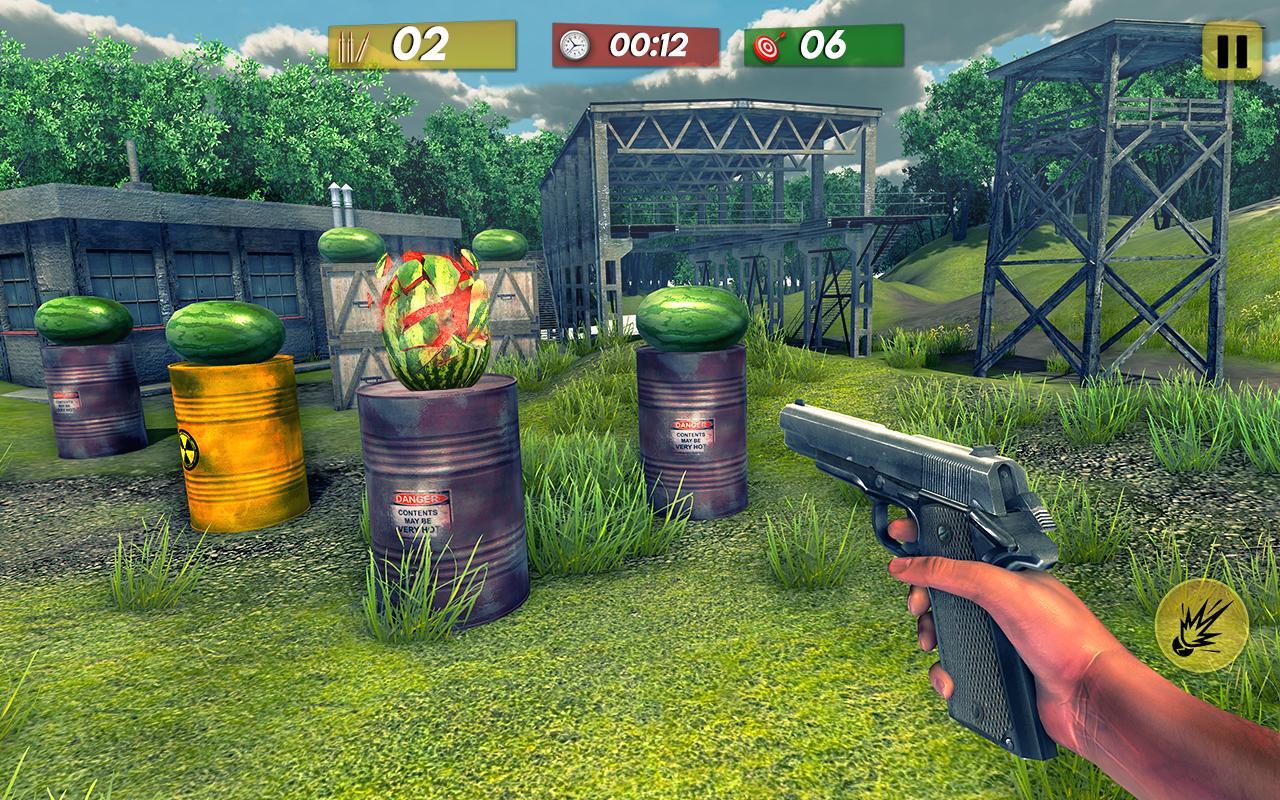Click the warehouse building on the left
This screenshot has width=1280, height=800.
[150, 250]
